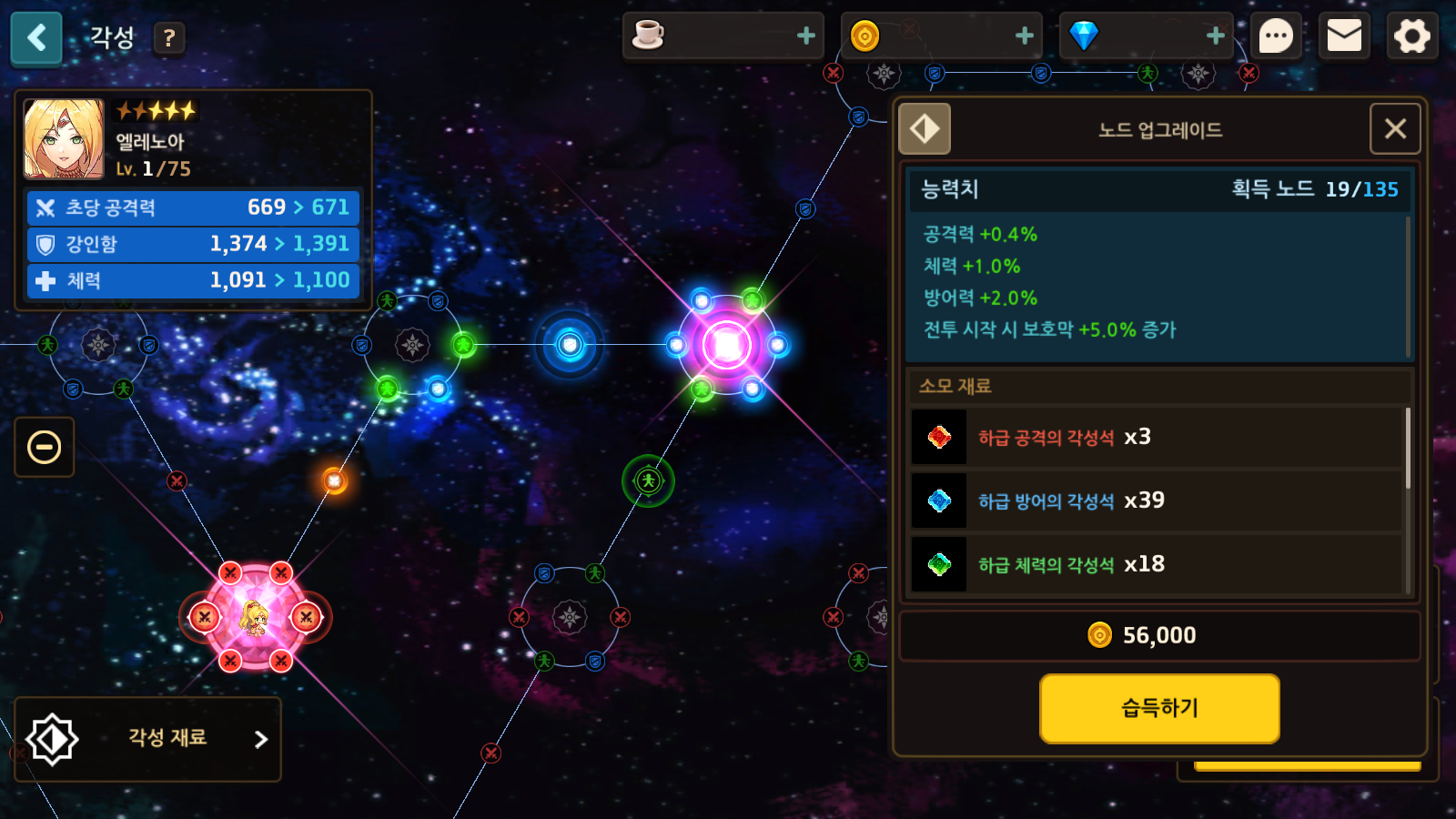Open the mailbox

1344,37
